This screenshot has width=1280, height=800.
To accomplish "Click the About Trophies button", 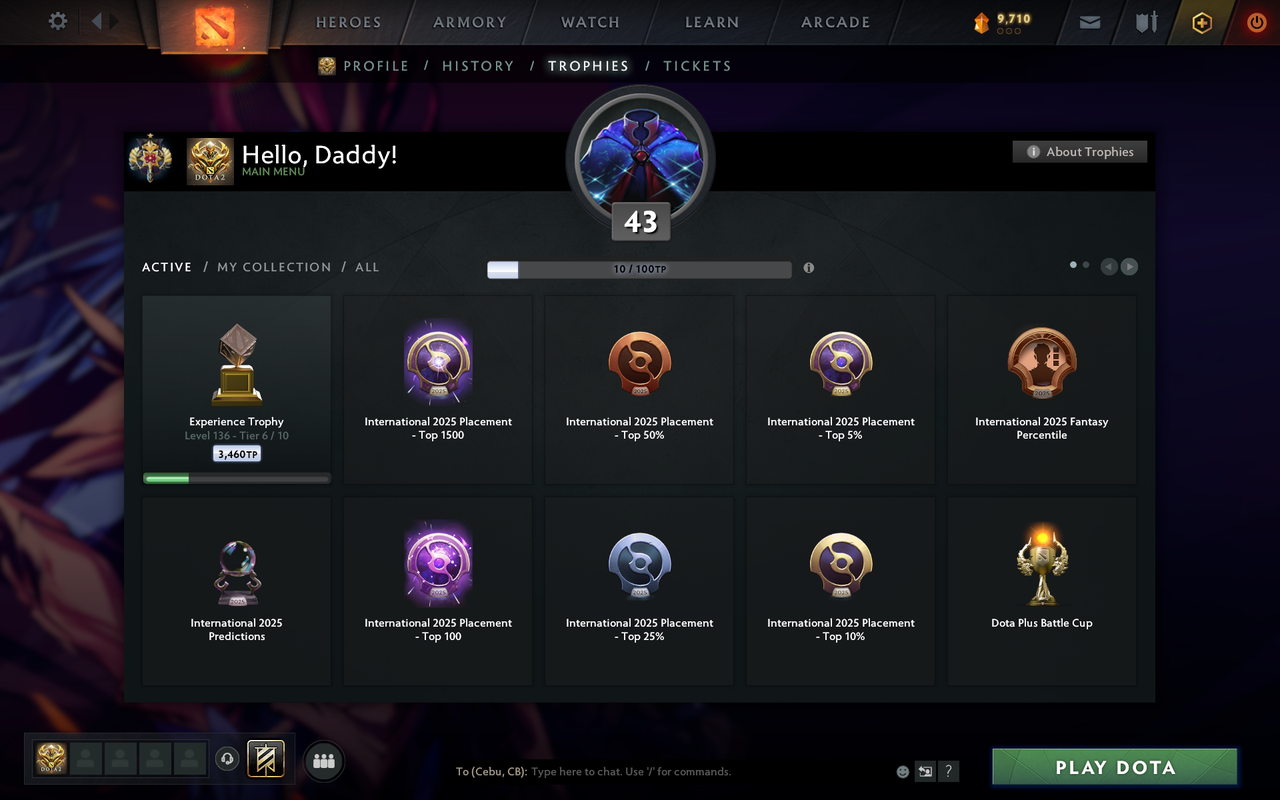I will [x=1080, y=152].
